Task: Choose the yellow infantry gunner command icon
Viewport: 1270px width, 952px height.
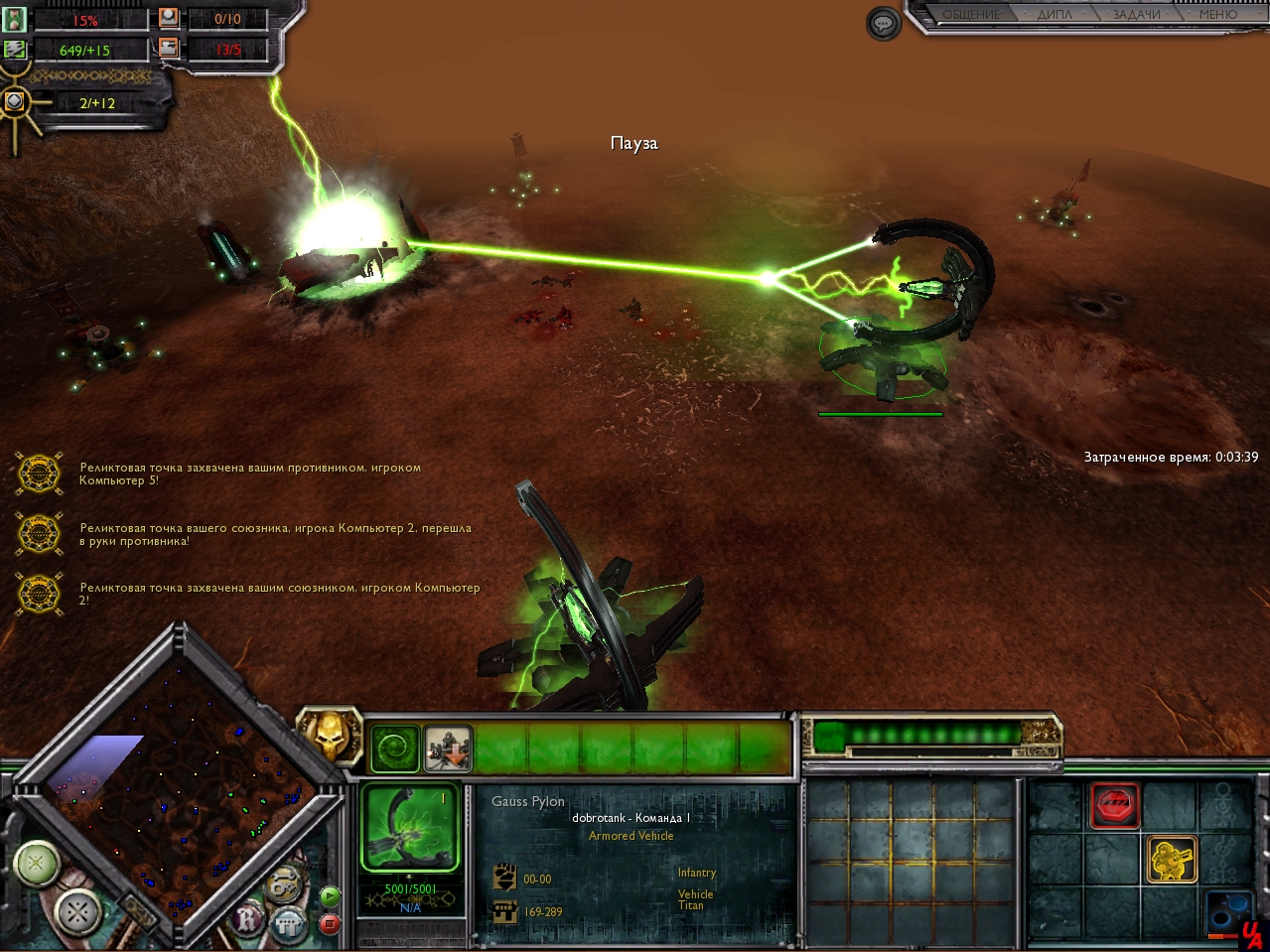Action: click(x=1172, y=860)
